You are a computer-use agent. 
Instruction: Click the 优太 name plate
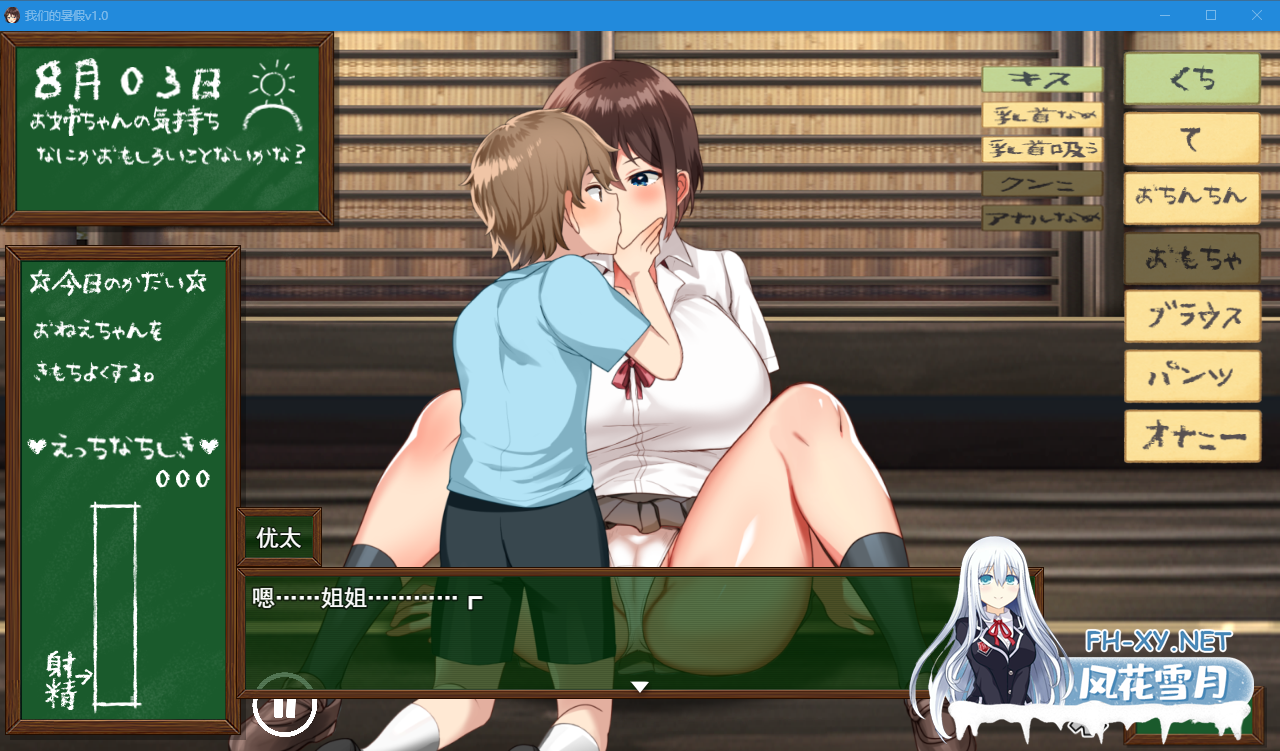click(x=279, y=538)
